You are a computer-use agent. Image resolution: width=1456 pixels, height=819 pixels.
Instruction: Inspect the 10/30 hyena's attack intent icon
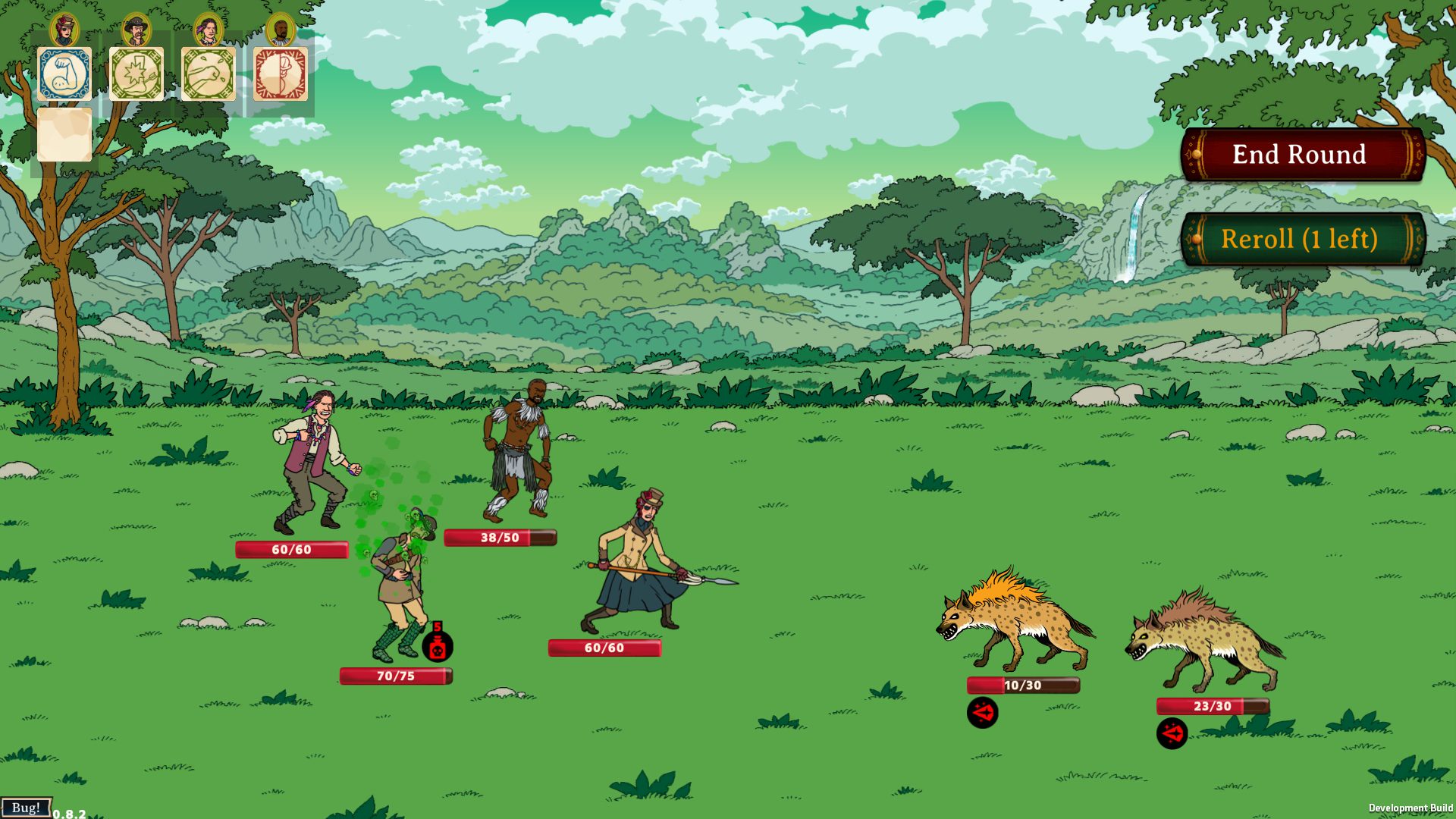(983, 713)
